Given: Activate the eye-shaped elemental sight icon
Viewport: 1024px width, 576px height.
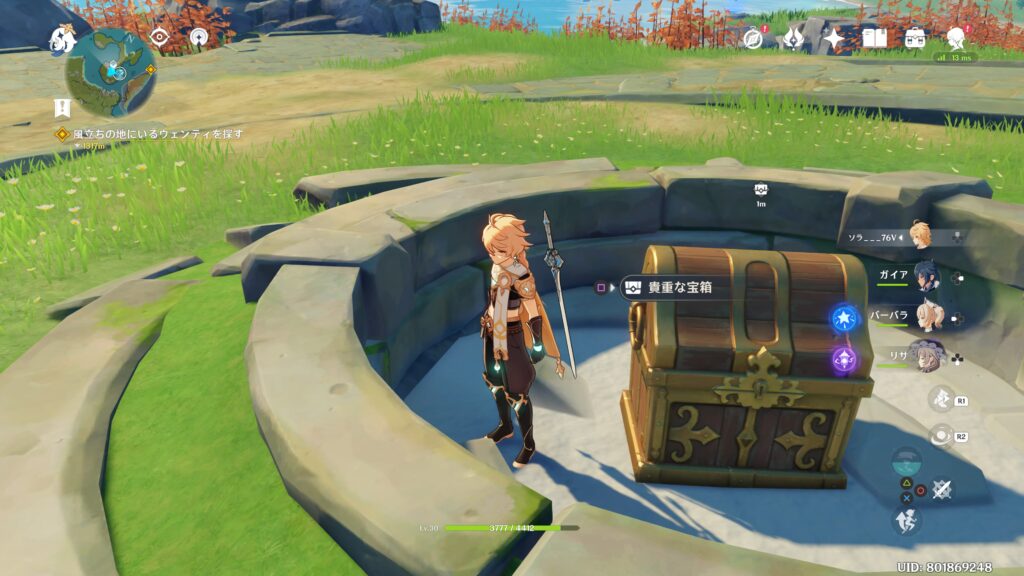Looking at the screenshot, I should click(159, 38).
